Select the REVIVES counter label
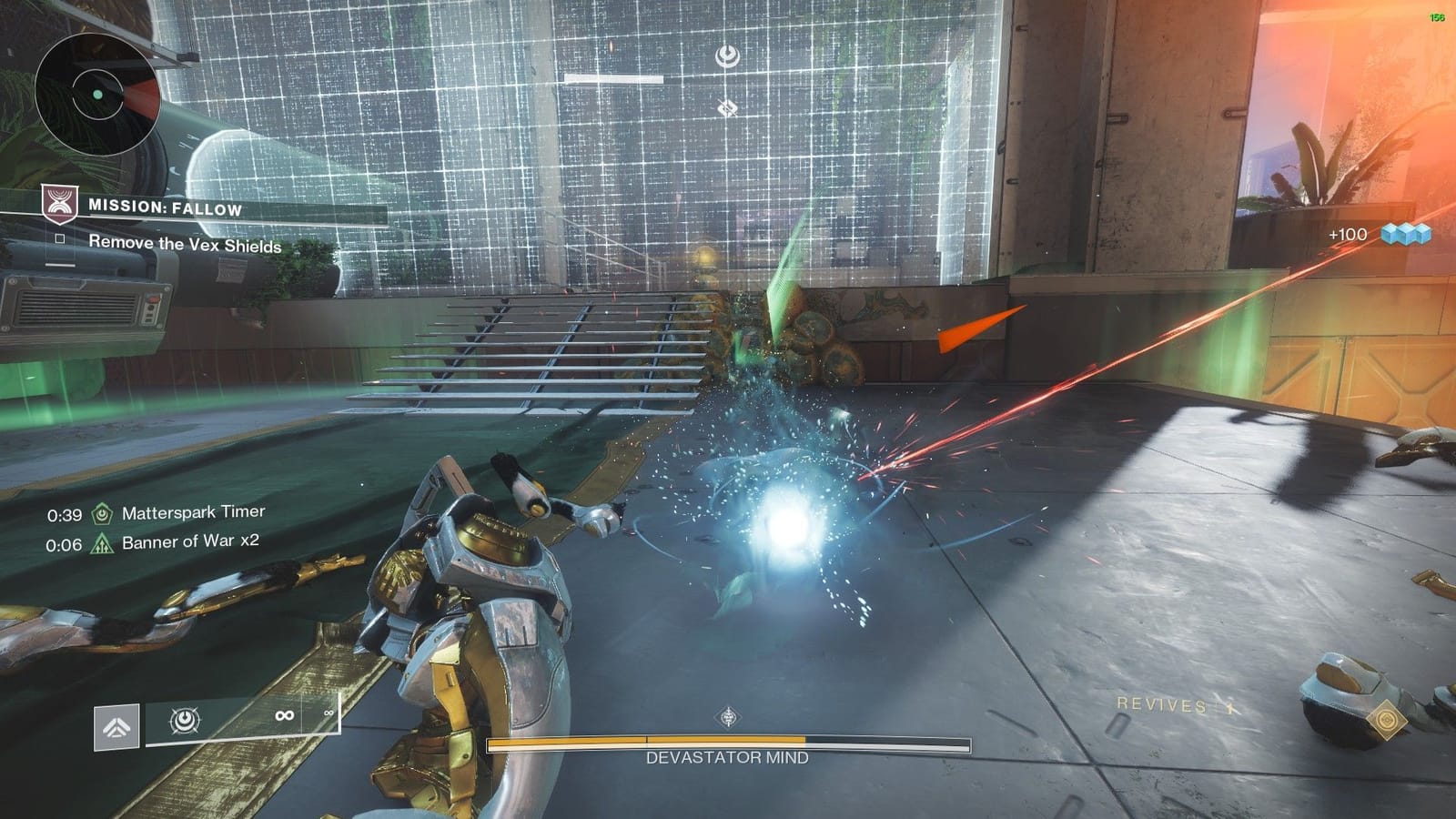This screenshot has width=1456, height=819. click(1163, 703)
